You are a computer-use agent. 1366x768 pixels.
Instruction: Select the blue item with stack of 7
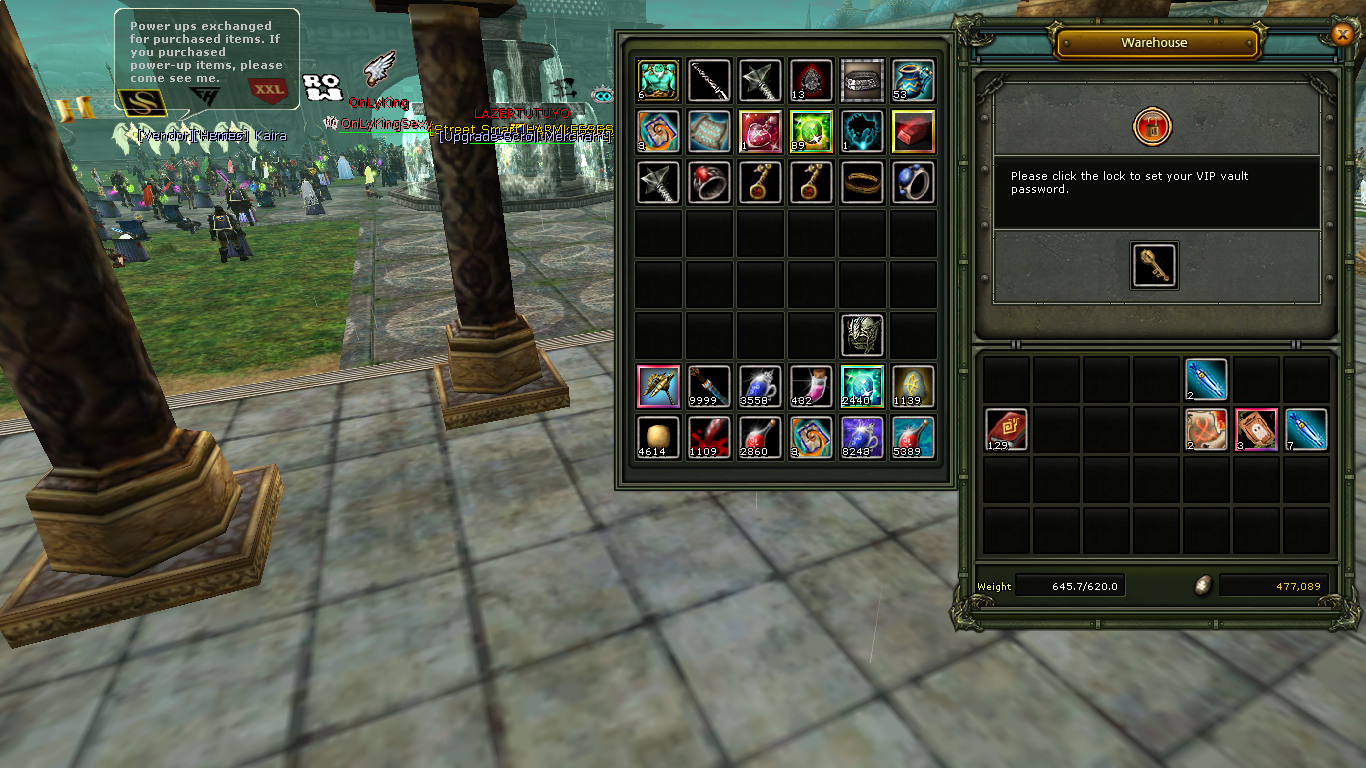1306,429
